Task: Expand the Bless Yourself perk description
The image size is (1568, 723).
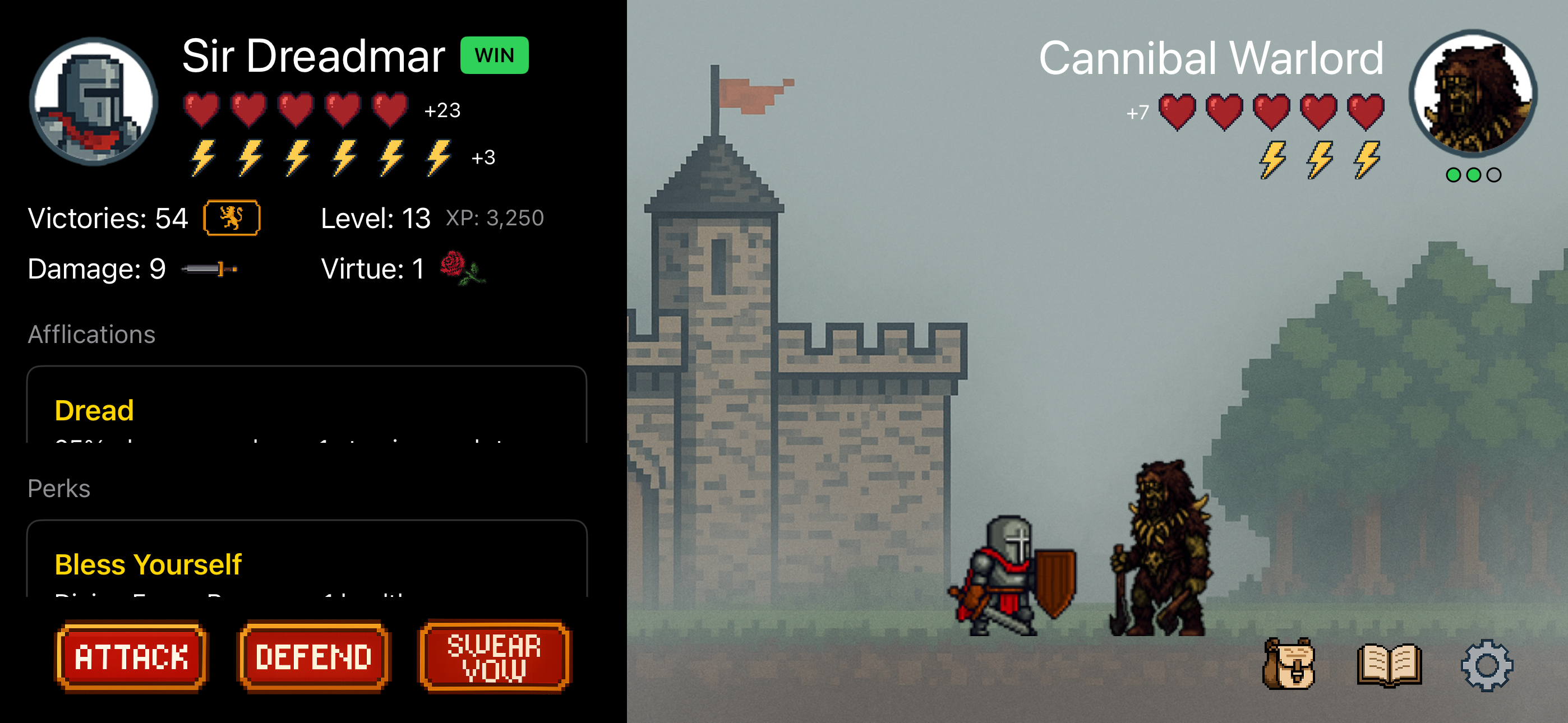Action: [148, 564]
